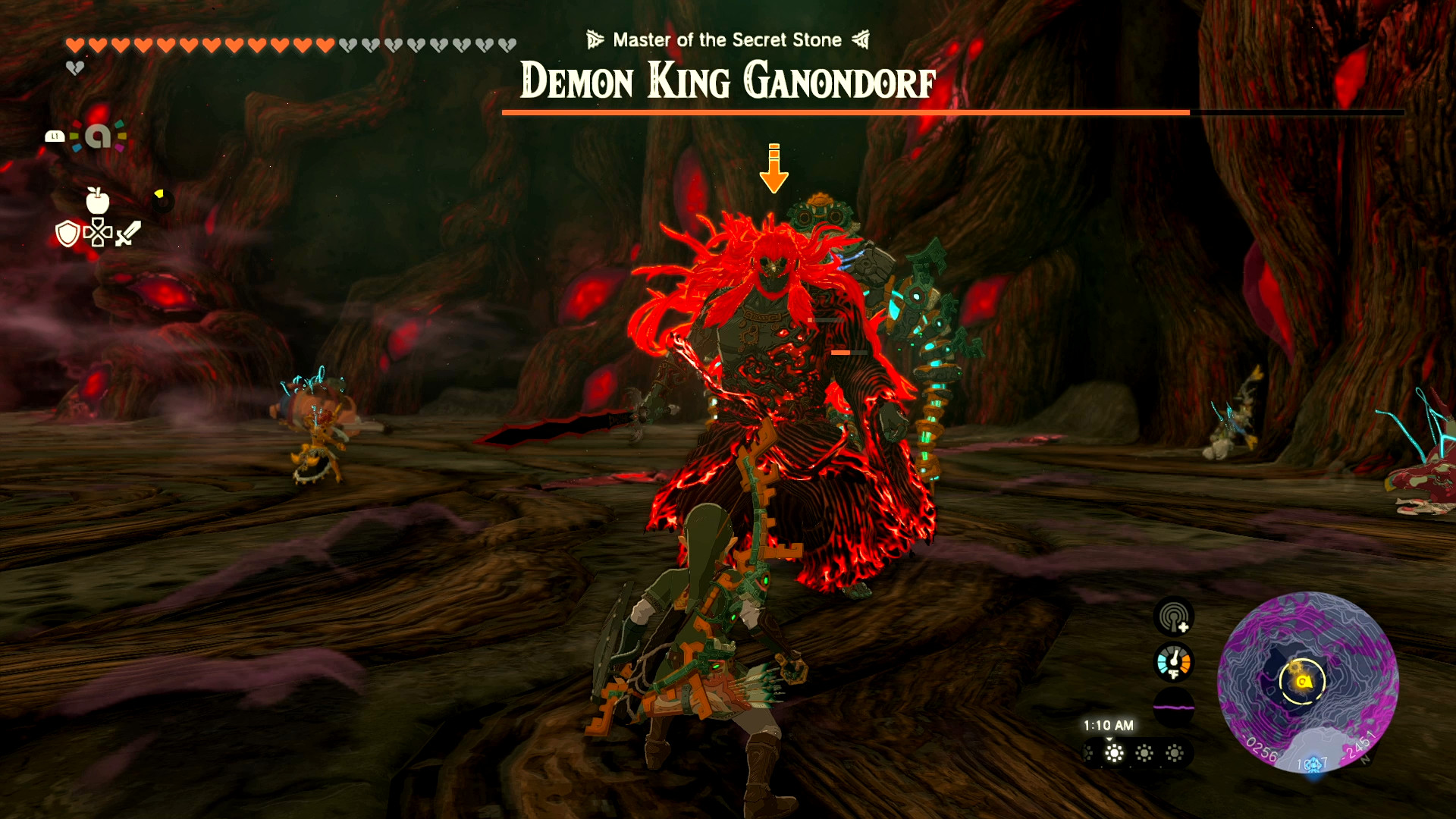Click the 1:10 AM clock display

click(x=1109, y=724)
